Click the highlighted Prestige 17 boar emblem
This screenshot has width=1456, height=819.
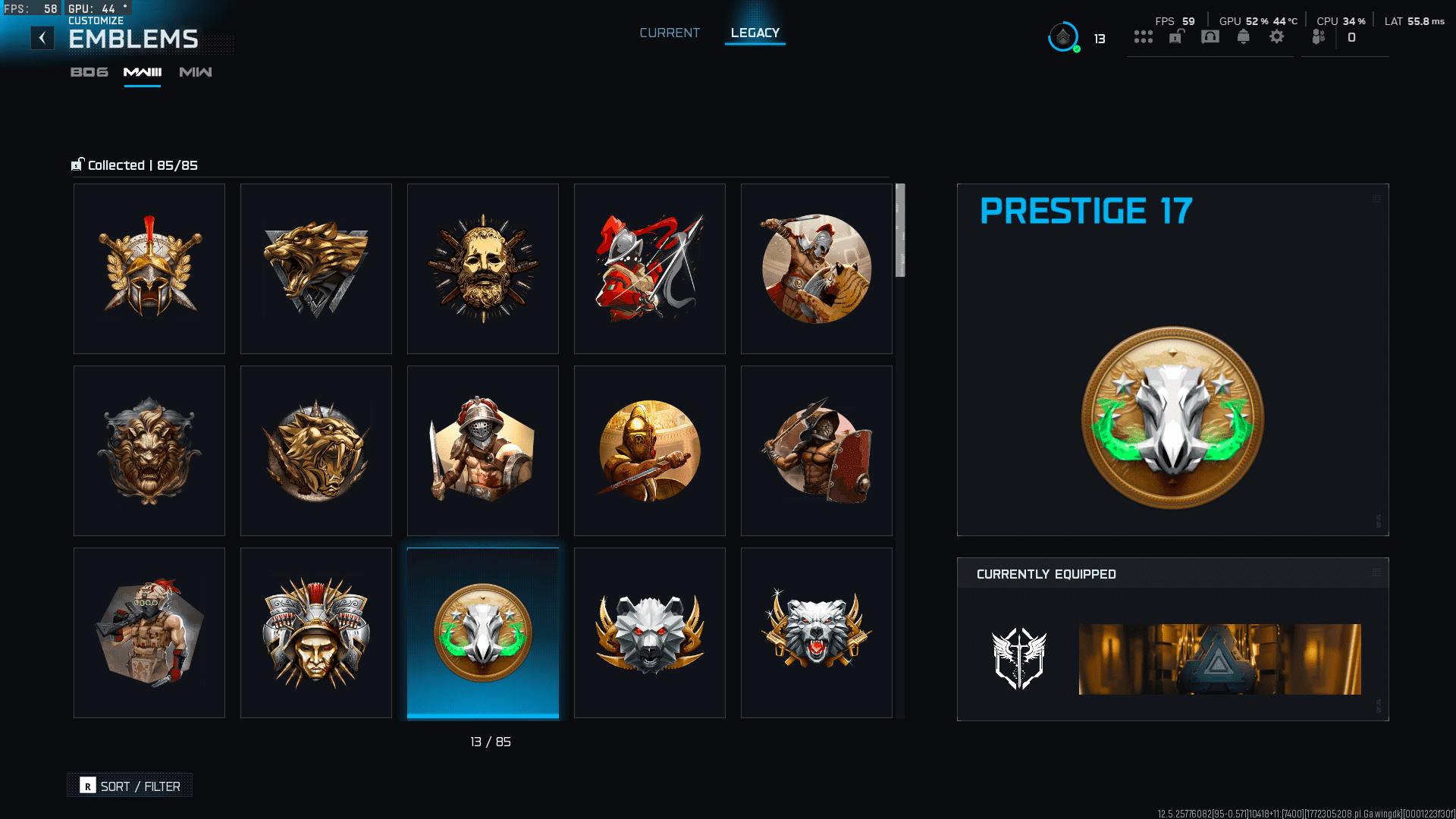tap(482, 632)
